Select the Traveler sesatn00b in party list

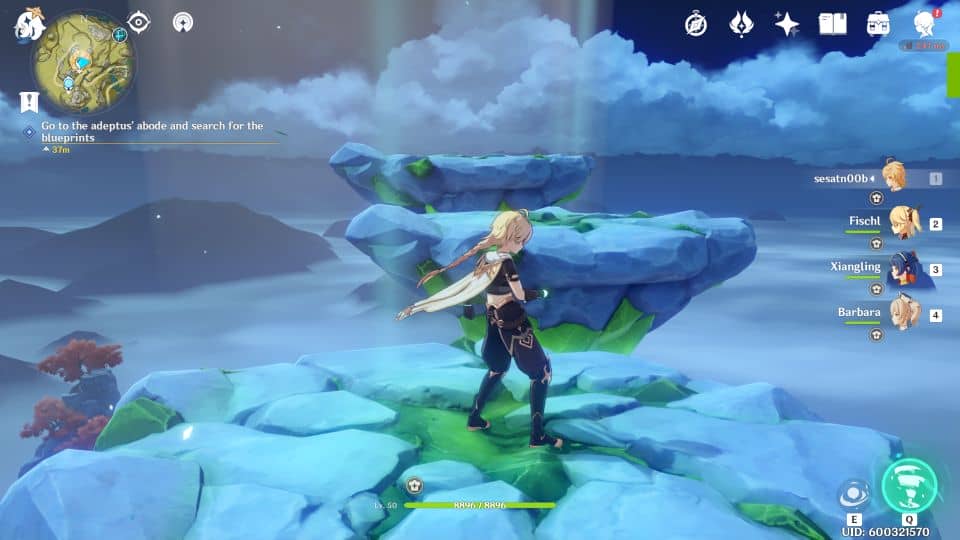click(892, 178)
